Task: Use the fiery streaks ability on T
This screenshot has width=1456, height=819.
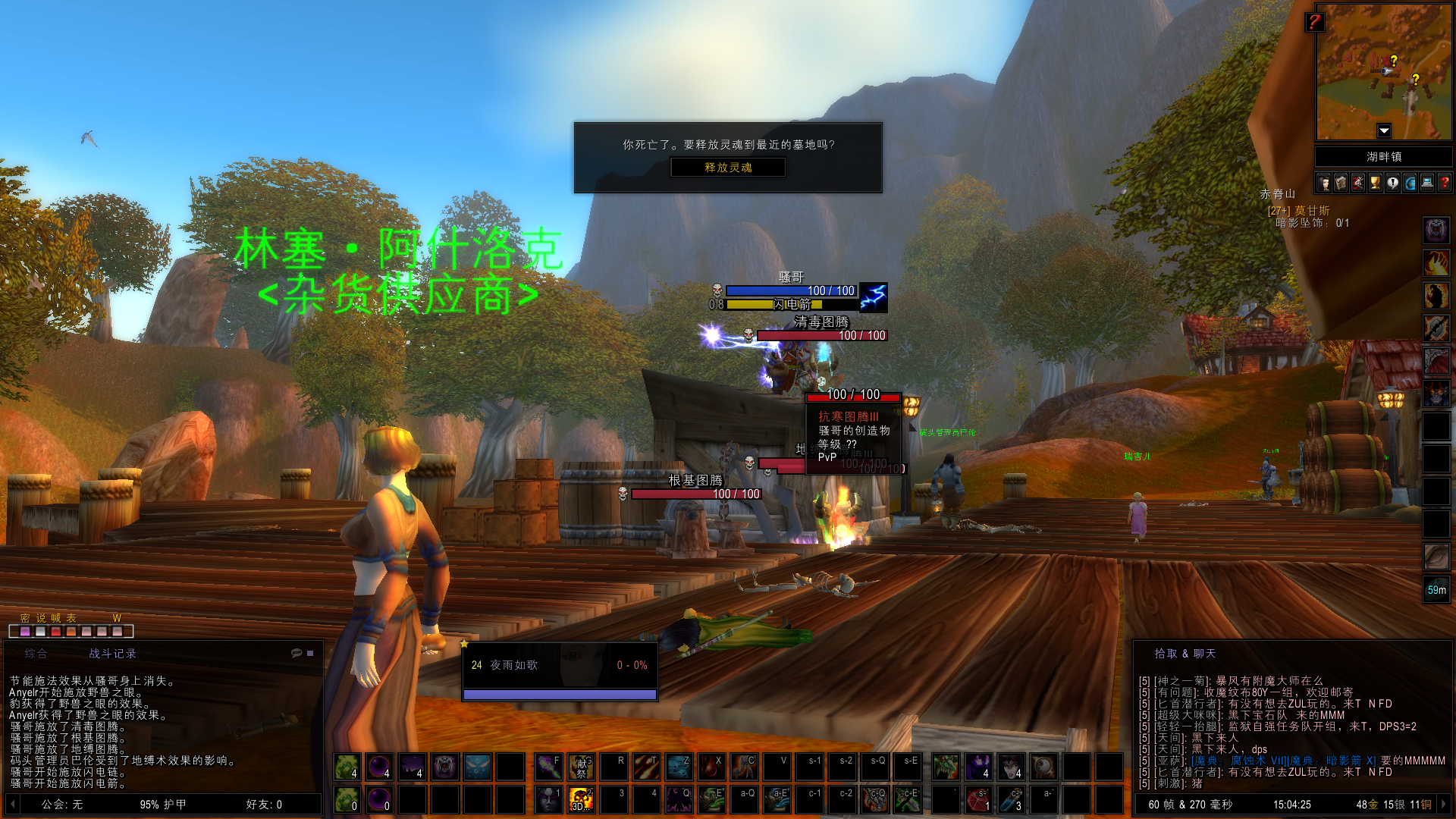Action: (x=646, y=767)
